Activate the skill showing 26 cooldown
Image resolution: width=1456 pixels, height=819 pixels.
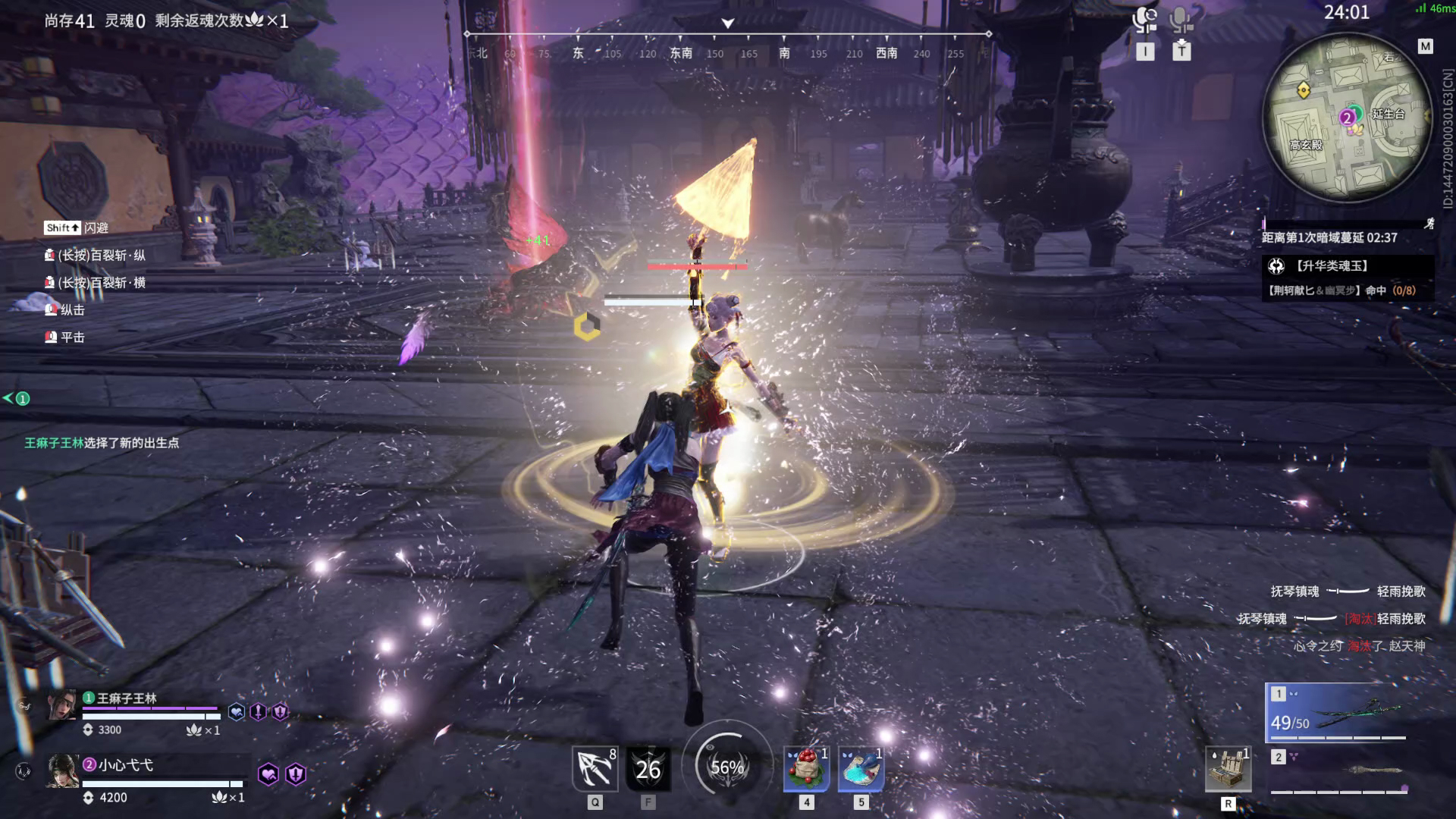648,769
